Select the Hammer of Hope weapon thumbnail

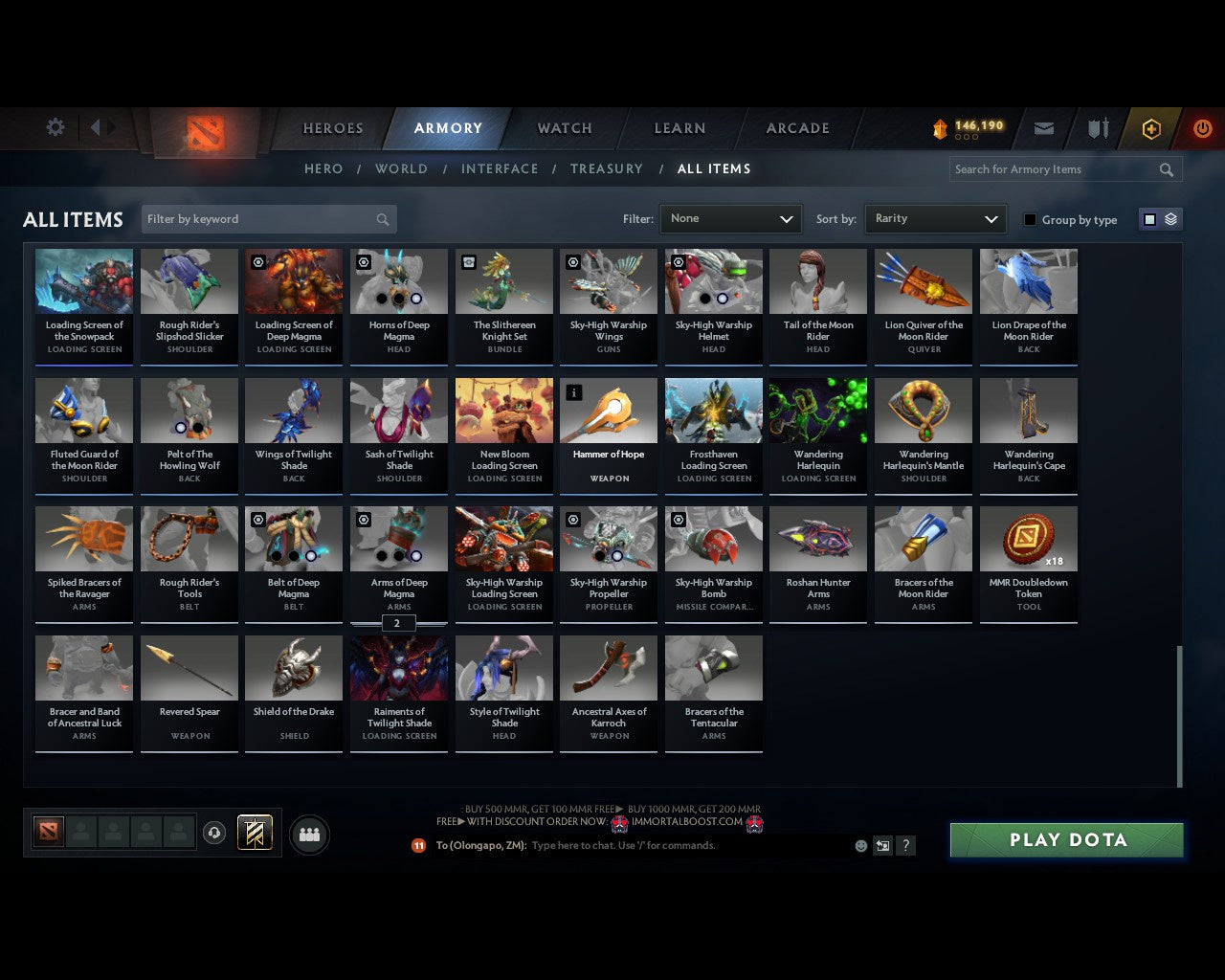click(609, 410)
